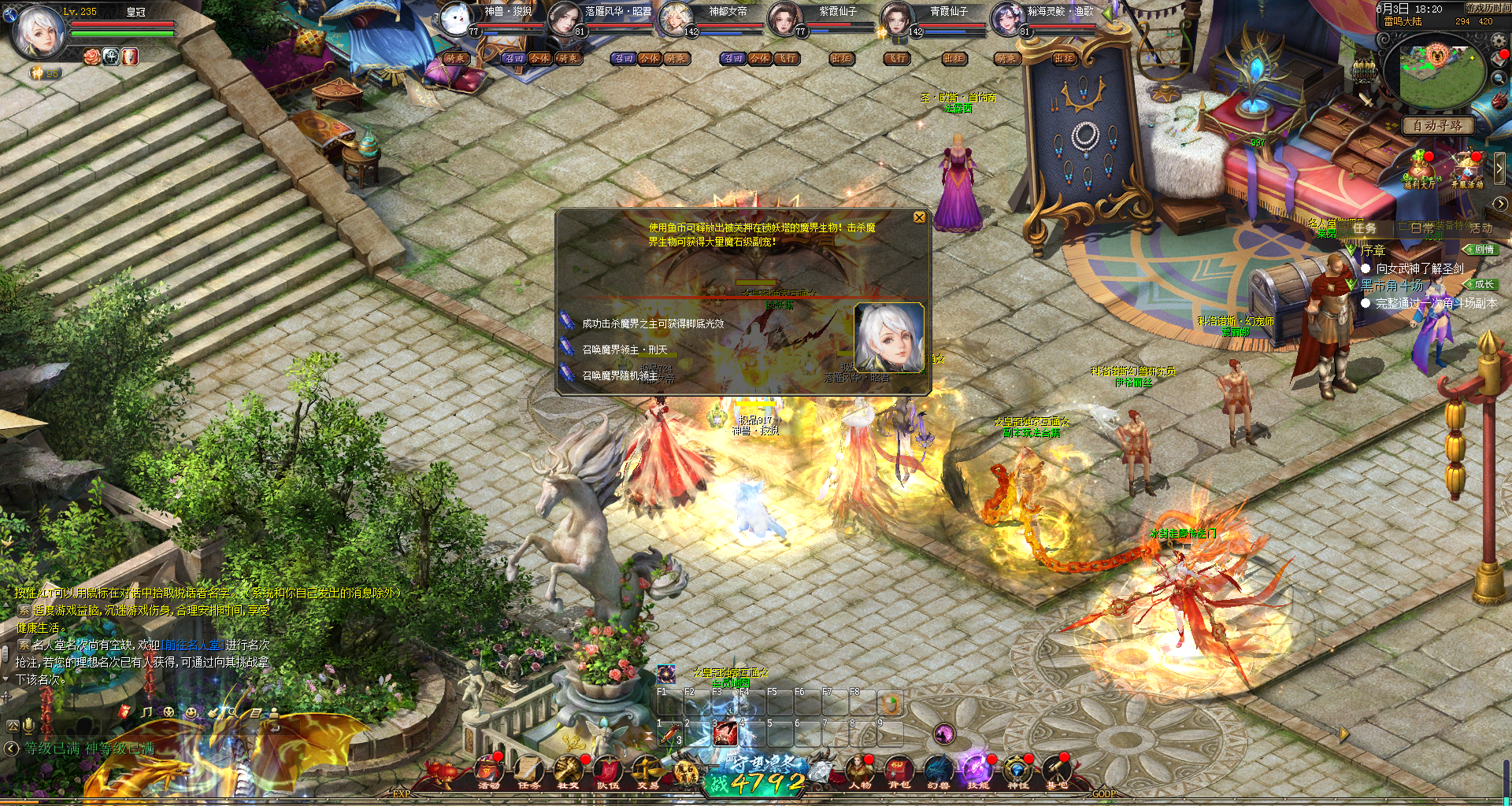Viewport: 1512px width, 806px height.
Task: Pick the 成功击杀魔界之主 dialogue line
Action: [652, 324]
